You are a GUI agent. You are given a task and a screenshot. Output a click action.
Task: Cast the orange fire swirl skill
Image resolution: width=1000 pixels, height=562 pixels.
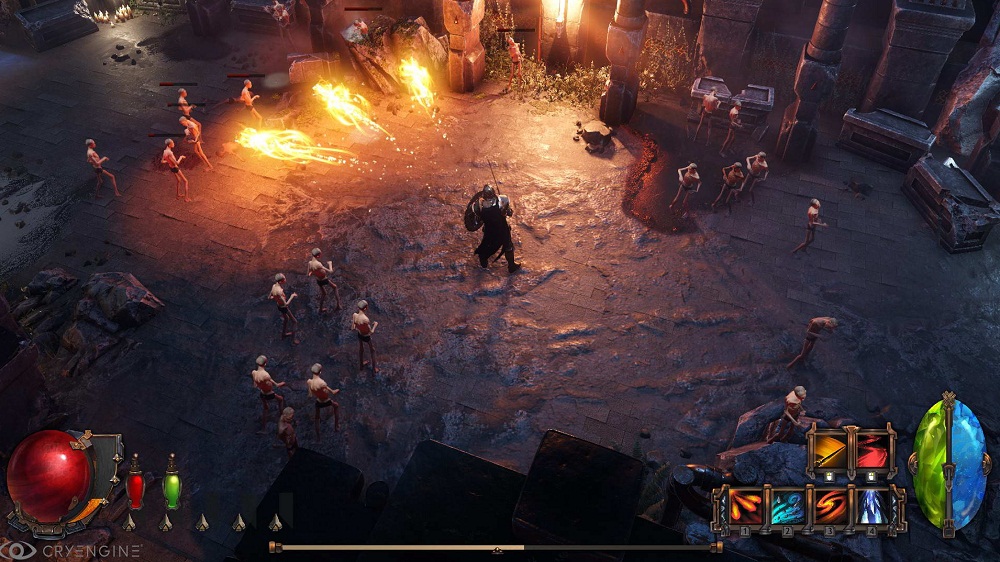click(x=831, y=507)
